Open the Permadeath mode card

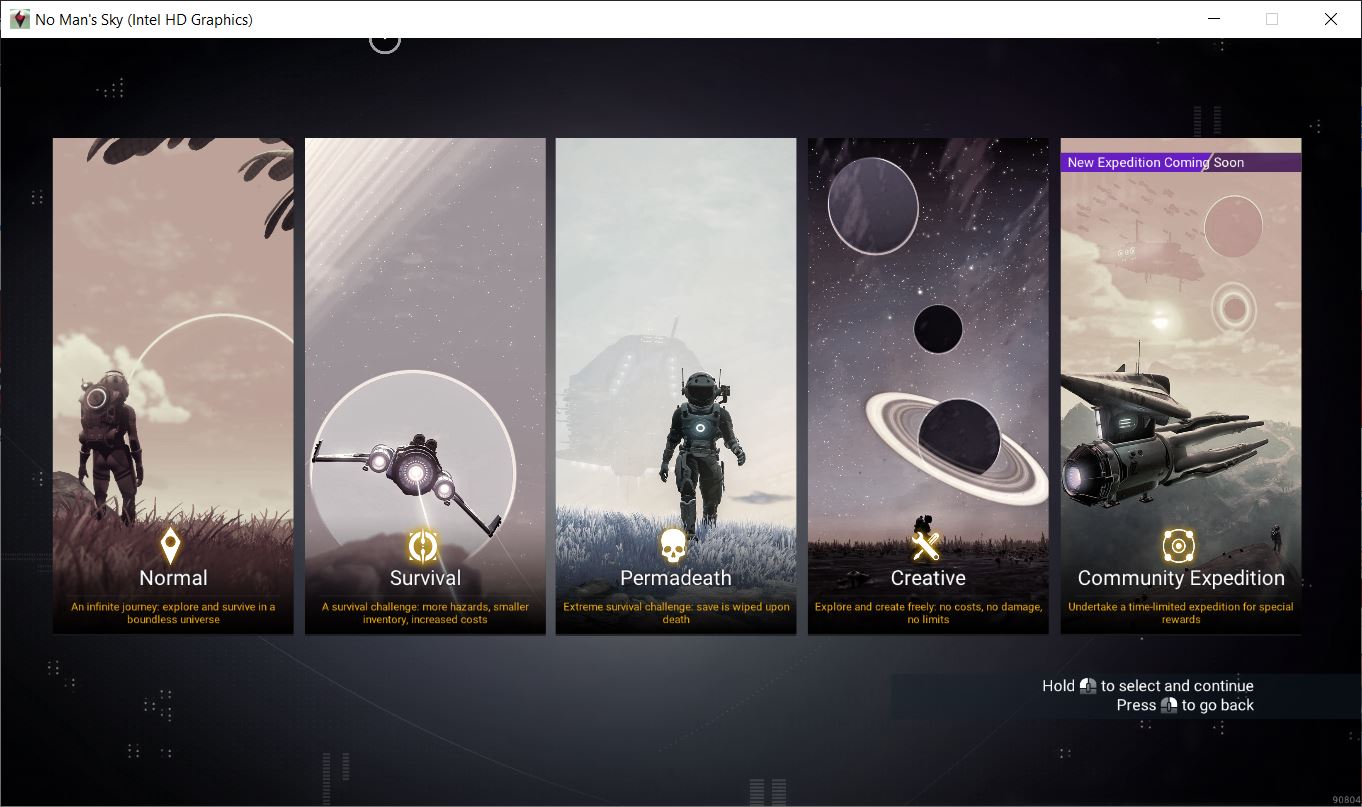[675, 385]
